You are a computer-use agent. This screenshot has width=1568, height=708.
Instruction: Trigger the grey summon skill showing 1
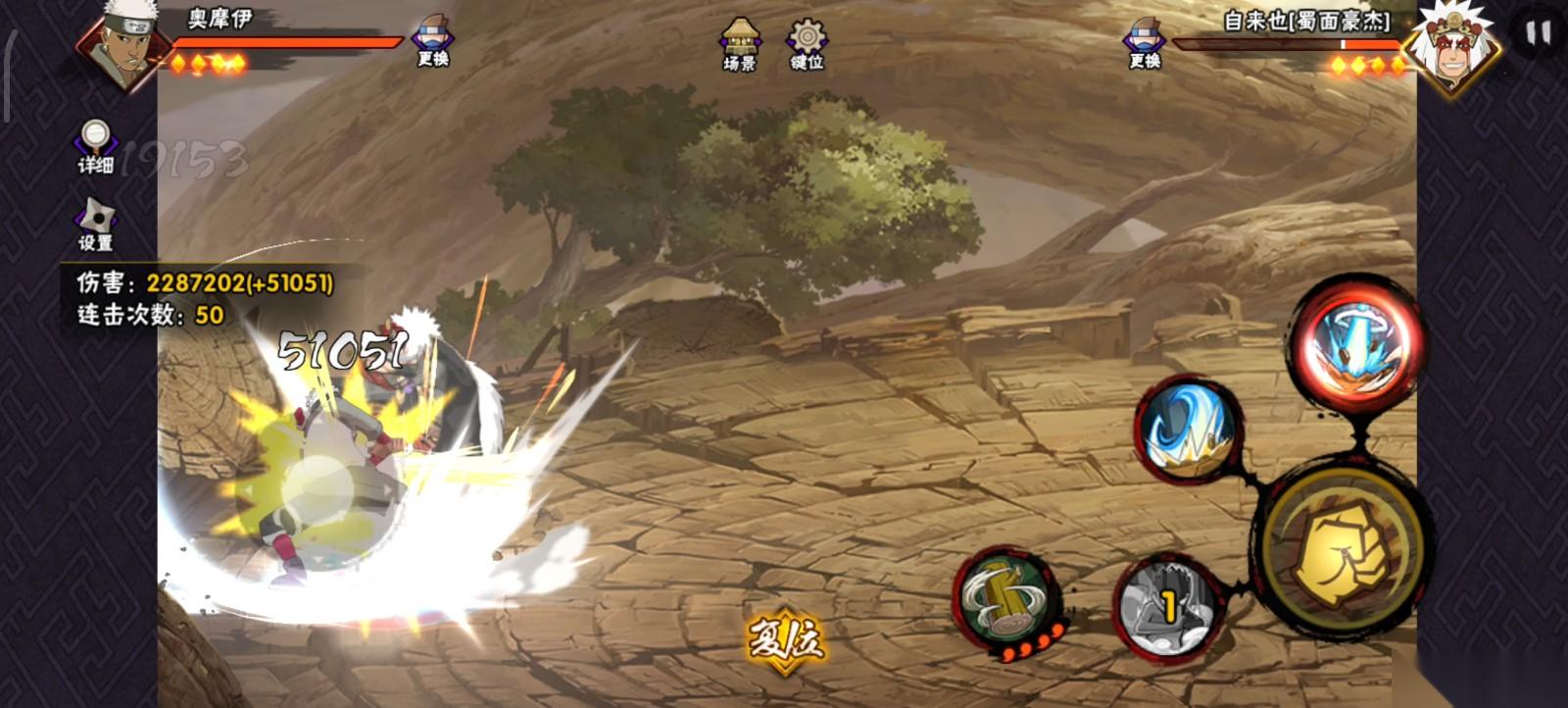[x=1166, y=605]
